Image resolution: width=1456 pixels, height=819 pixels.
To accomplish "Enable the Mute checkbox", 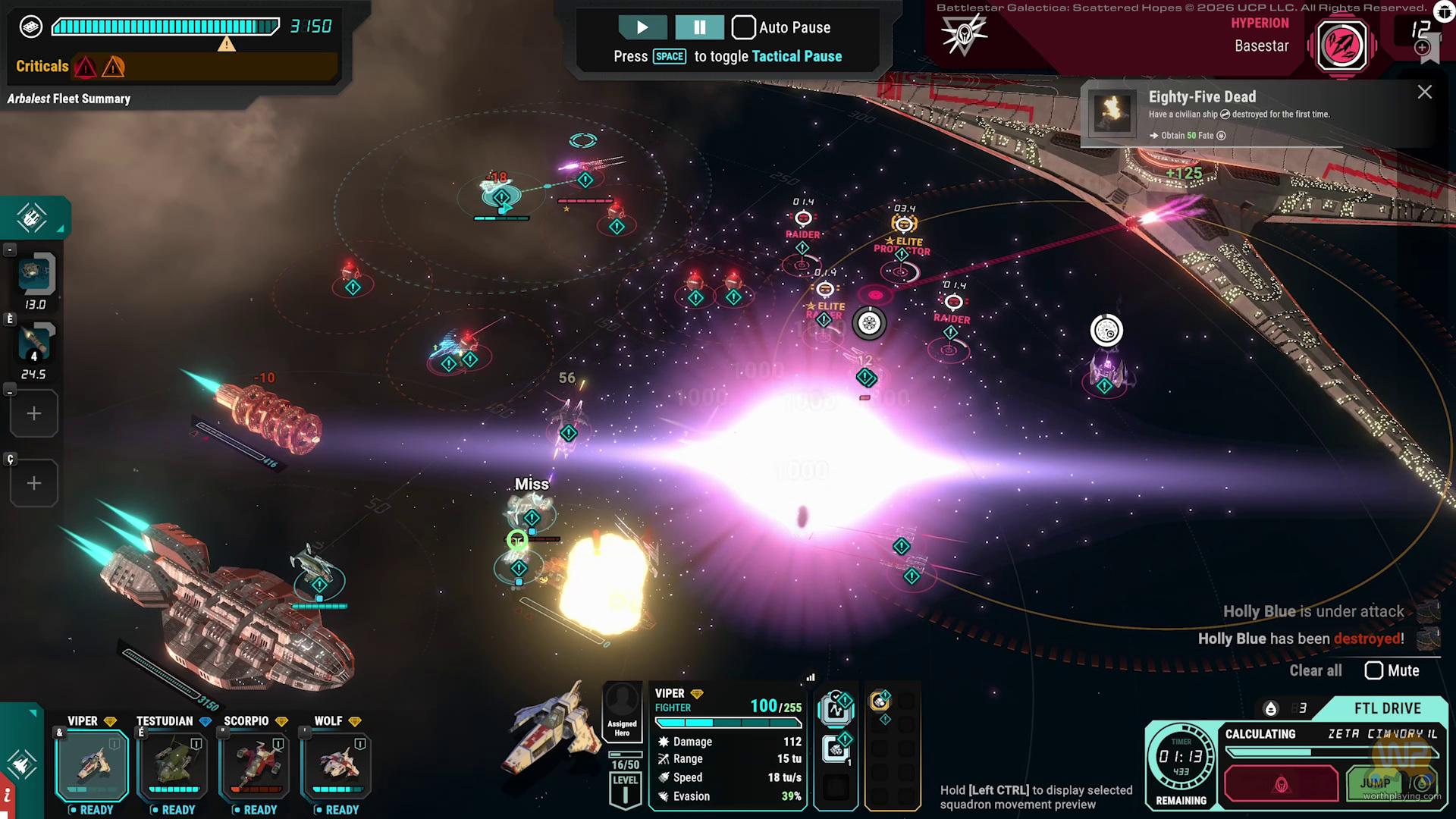I will (x=1373, y=670).
